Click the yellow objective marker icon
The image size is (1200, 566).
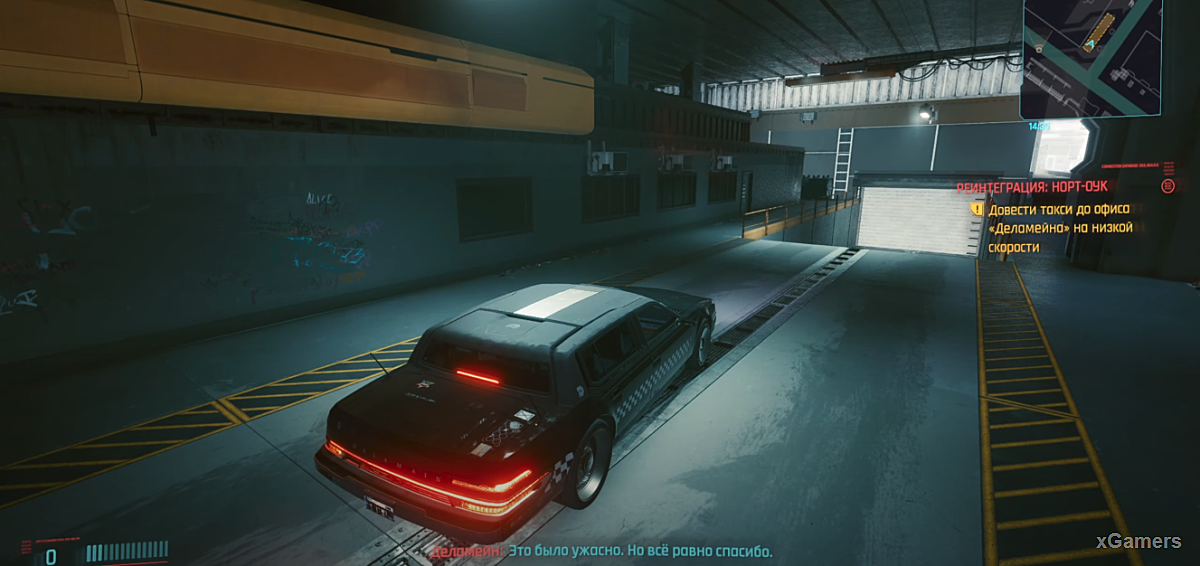[977, 209]
